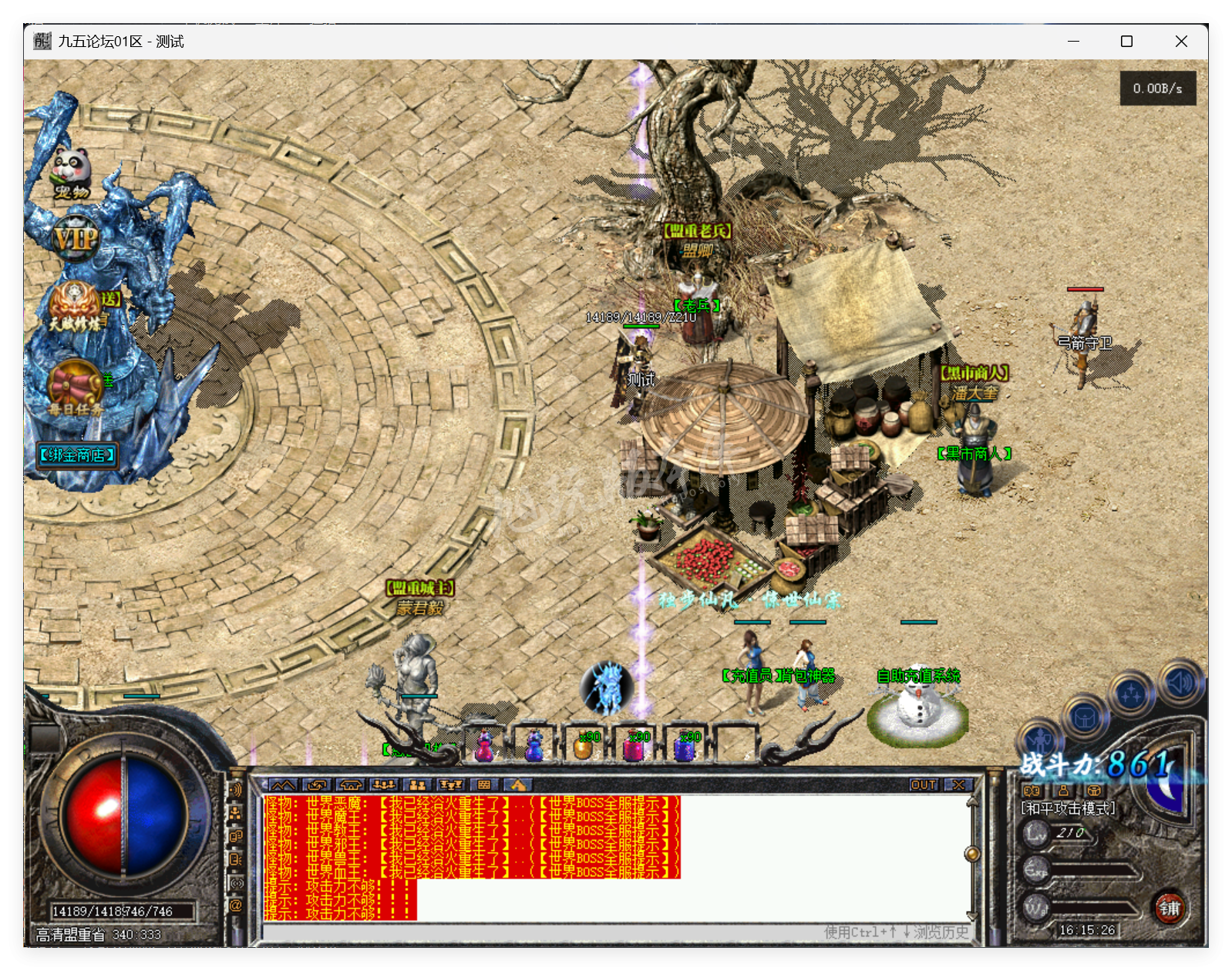Use the golden x90 potion in hotbar

pyautogui.click(x=585, y=744)
